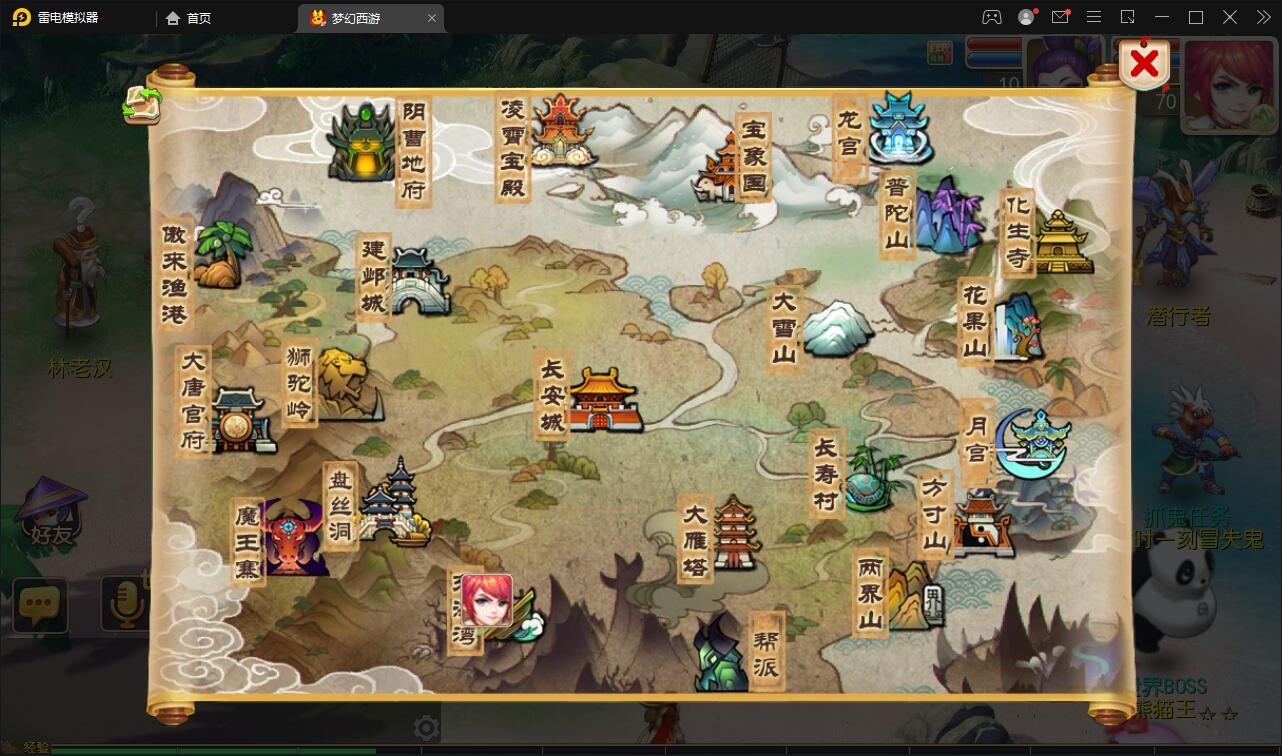Screen dimensions: 1282x756
Task: Toggle map view with scroll-arrow icon
Action: 142,105
